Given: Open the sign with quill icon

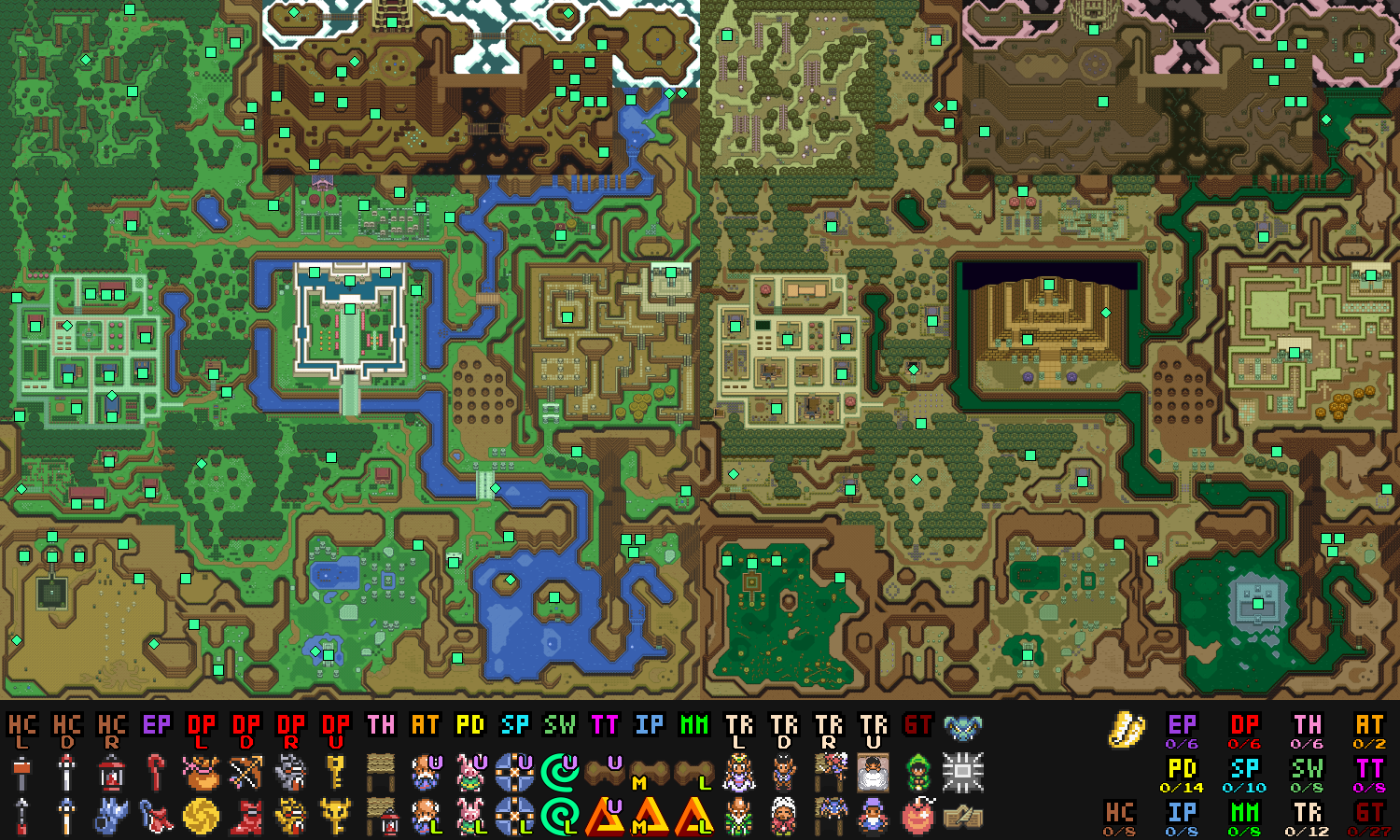Looking at the screenshot, I should point(962,817).
